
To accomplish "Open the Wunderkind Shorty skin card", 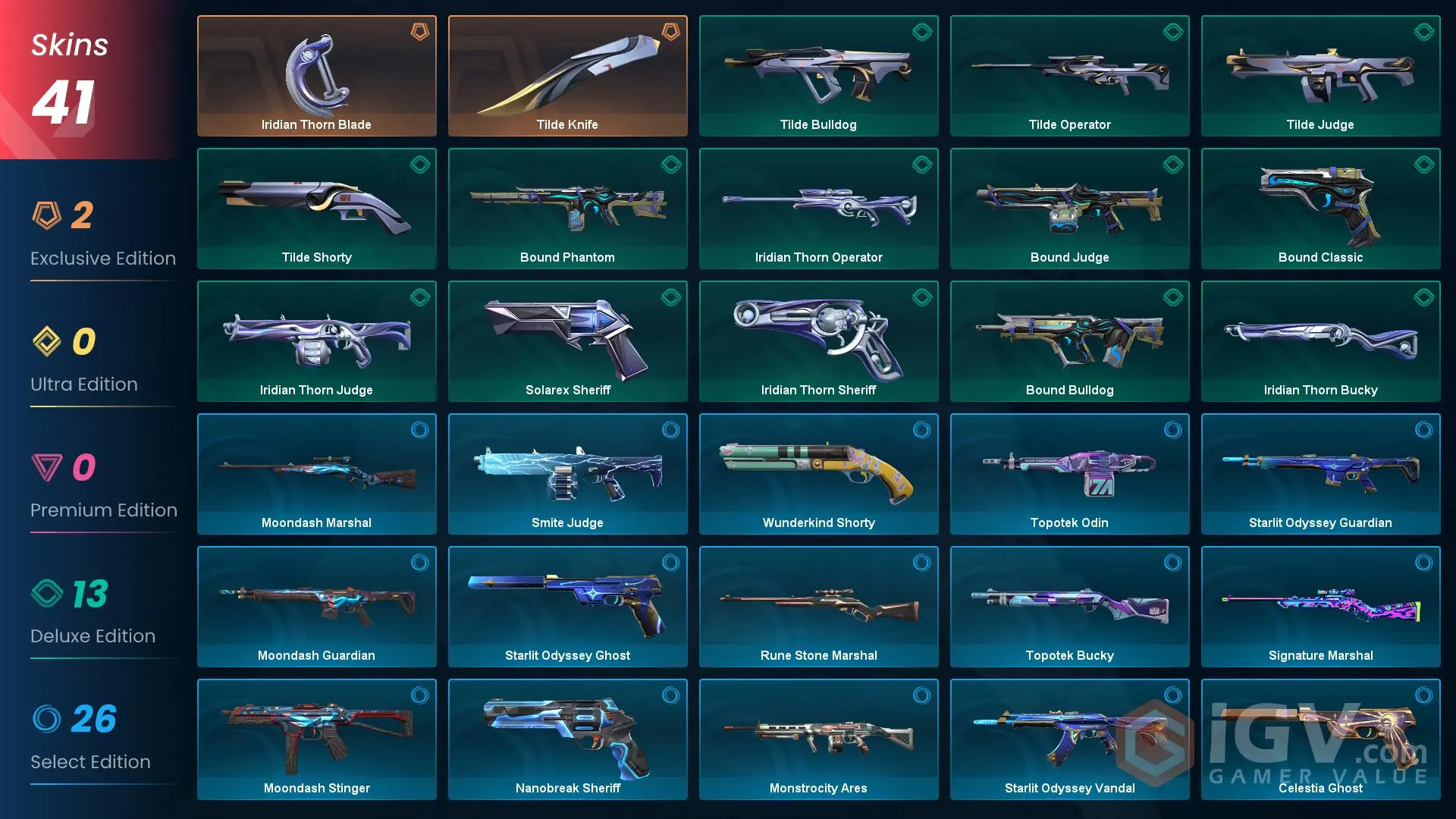I will click(818, 474).
